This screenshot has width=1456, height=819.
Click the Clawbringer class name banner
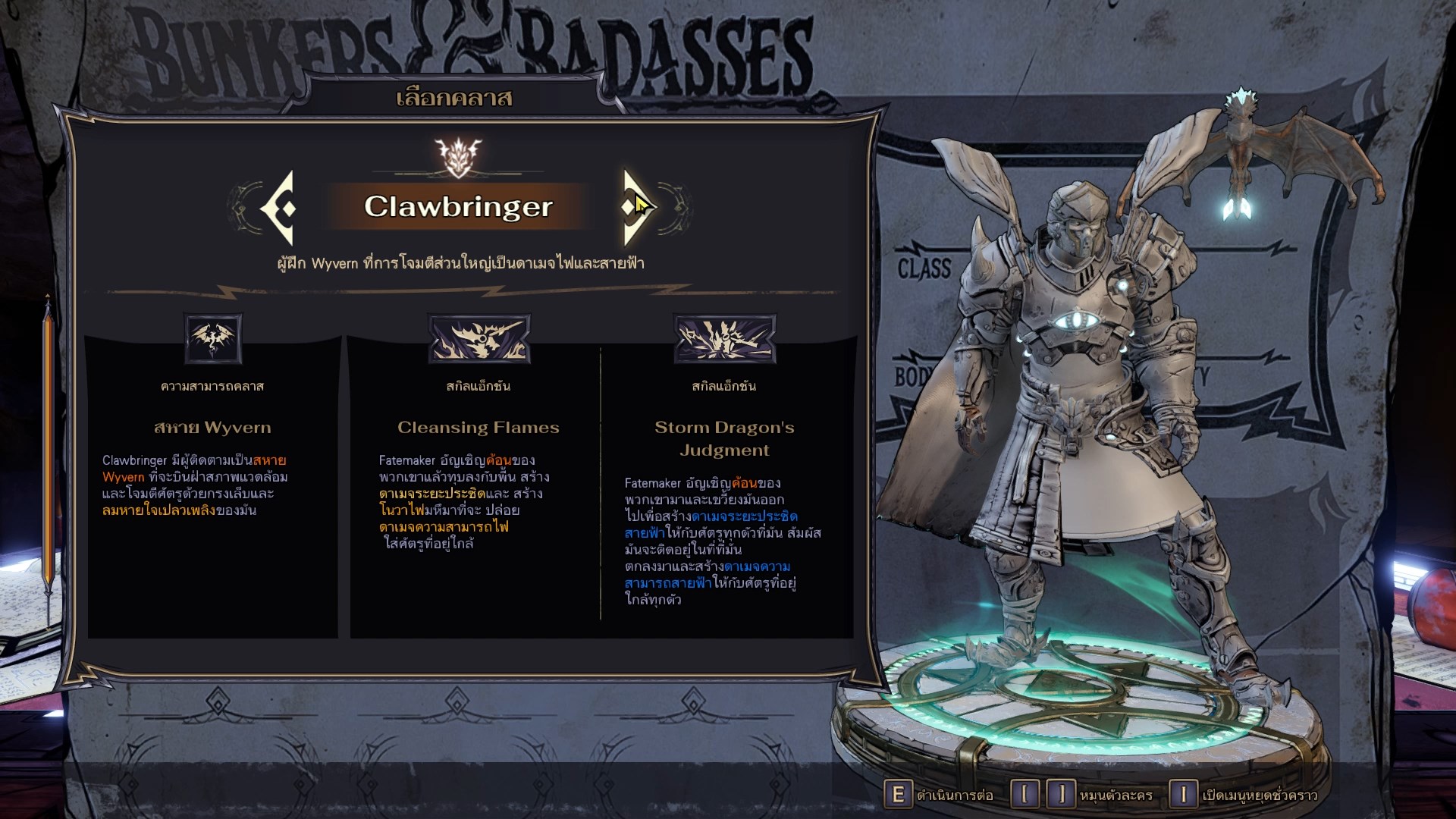458,206
